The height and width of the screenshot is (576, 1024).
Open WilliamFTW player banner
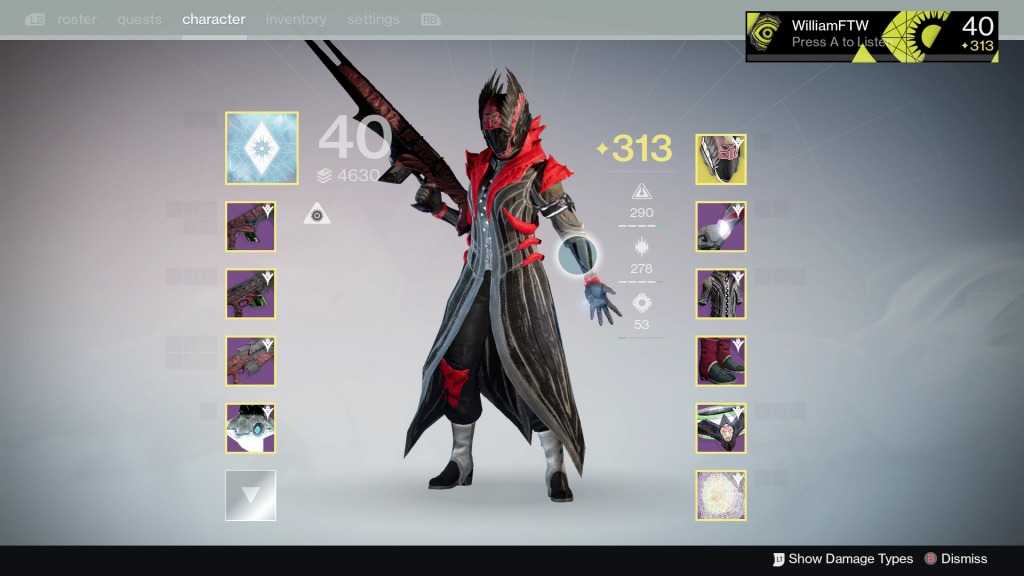871,36
